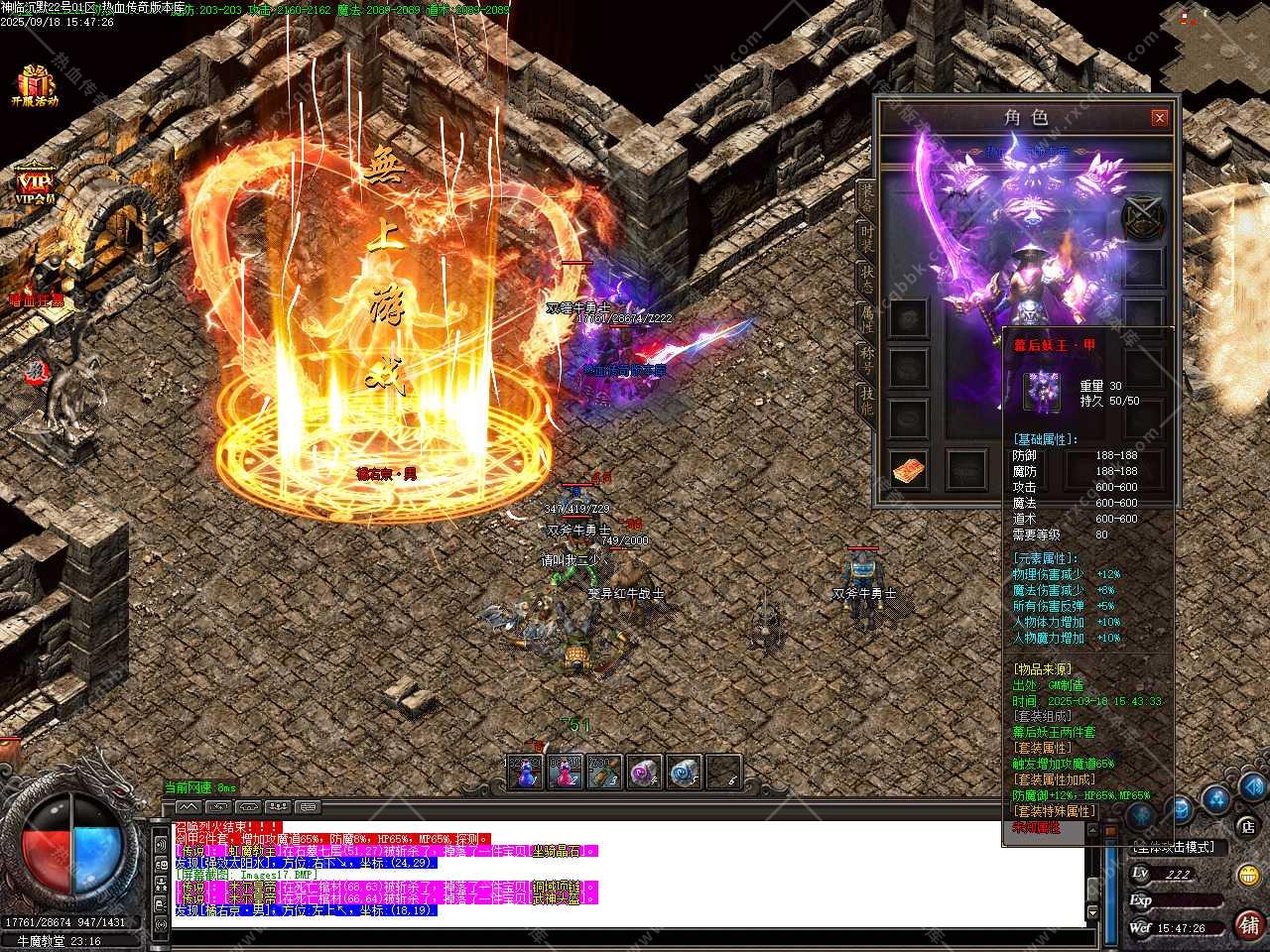1270x952 pixels.
Task: Use the purple scroll in hotbar slot 4
Action: [644, 773]
